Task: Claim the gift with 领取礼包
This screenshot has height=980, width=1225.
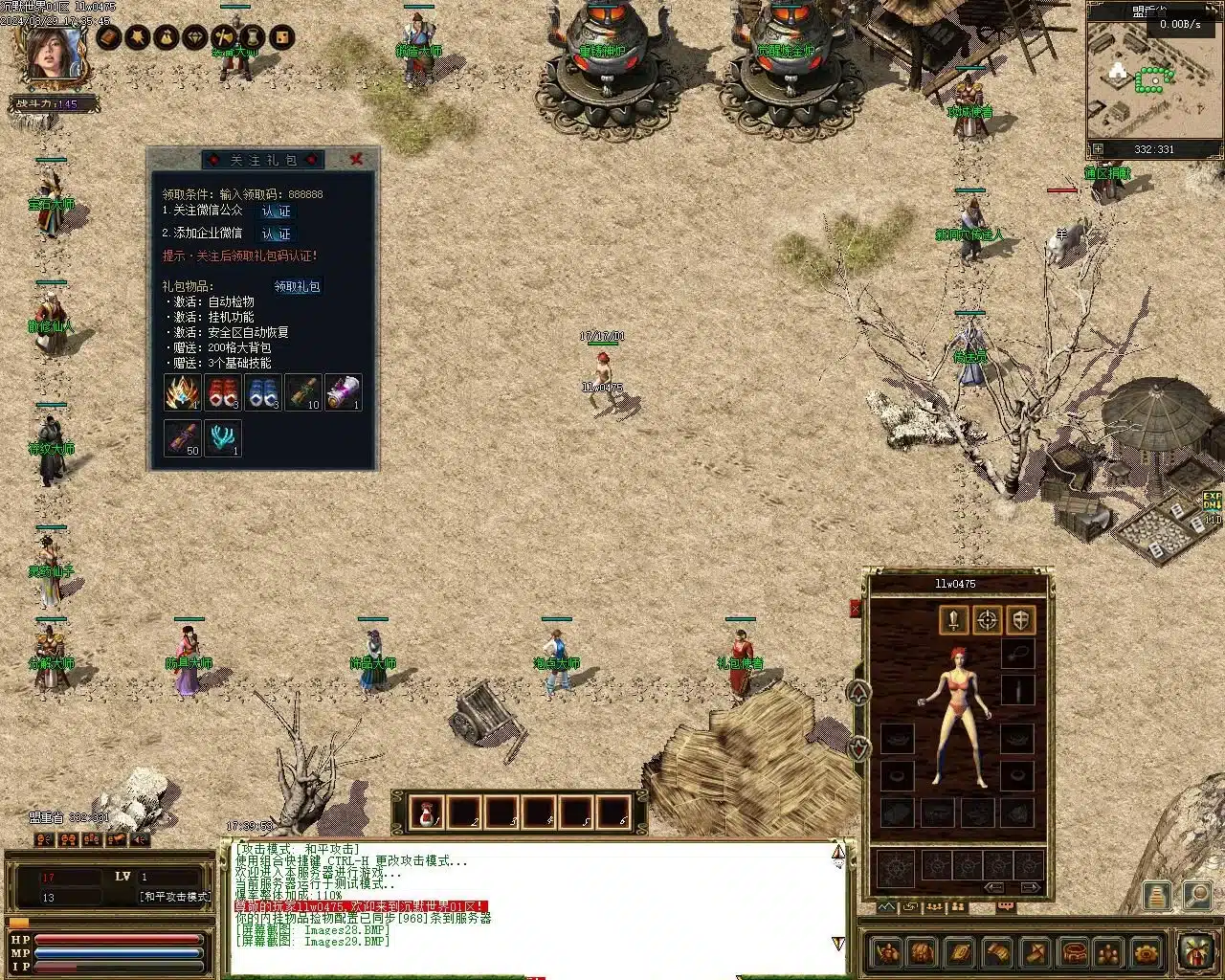Action: point(297,286)
